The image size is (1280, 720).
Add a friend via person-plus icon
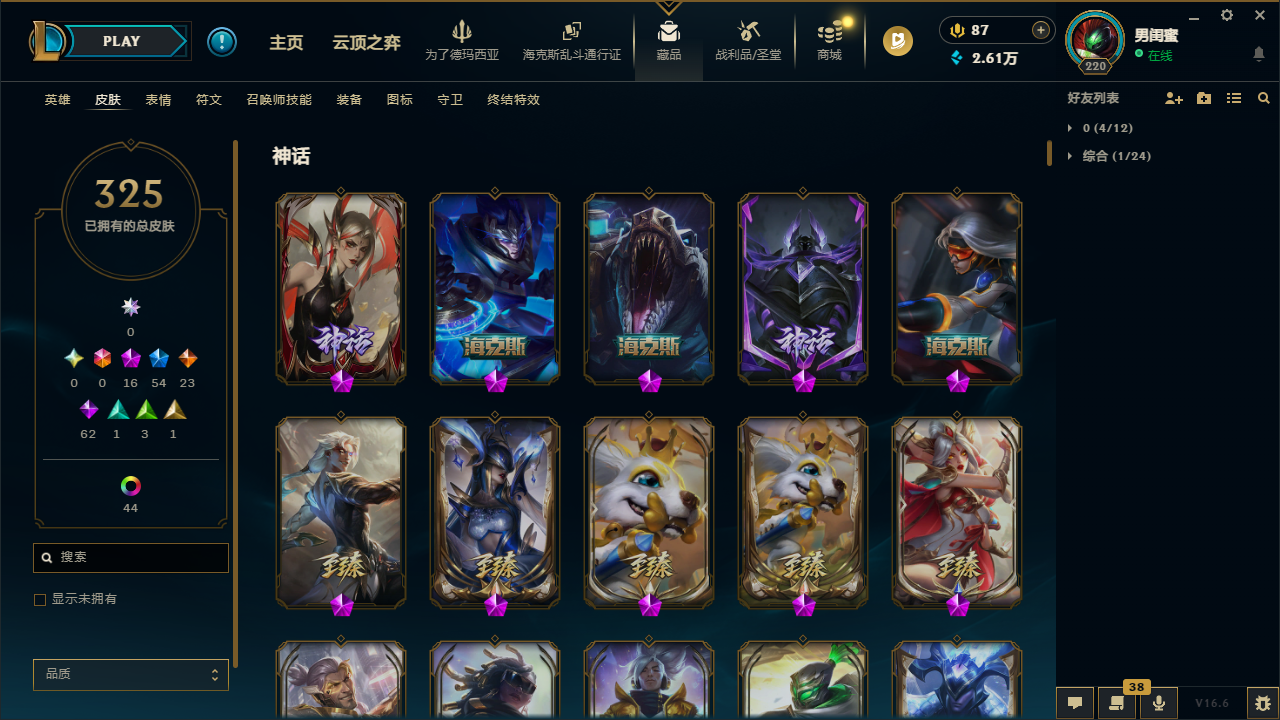tap(1174, 98)
